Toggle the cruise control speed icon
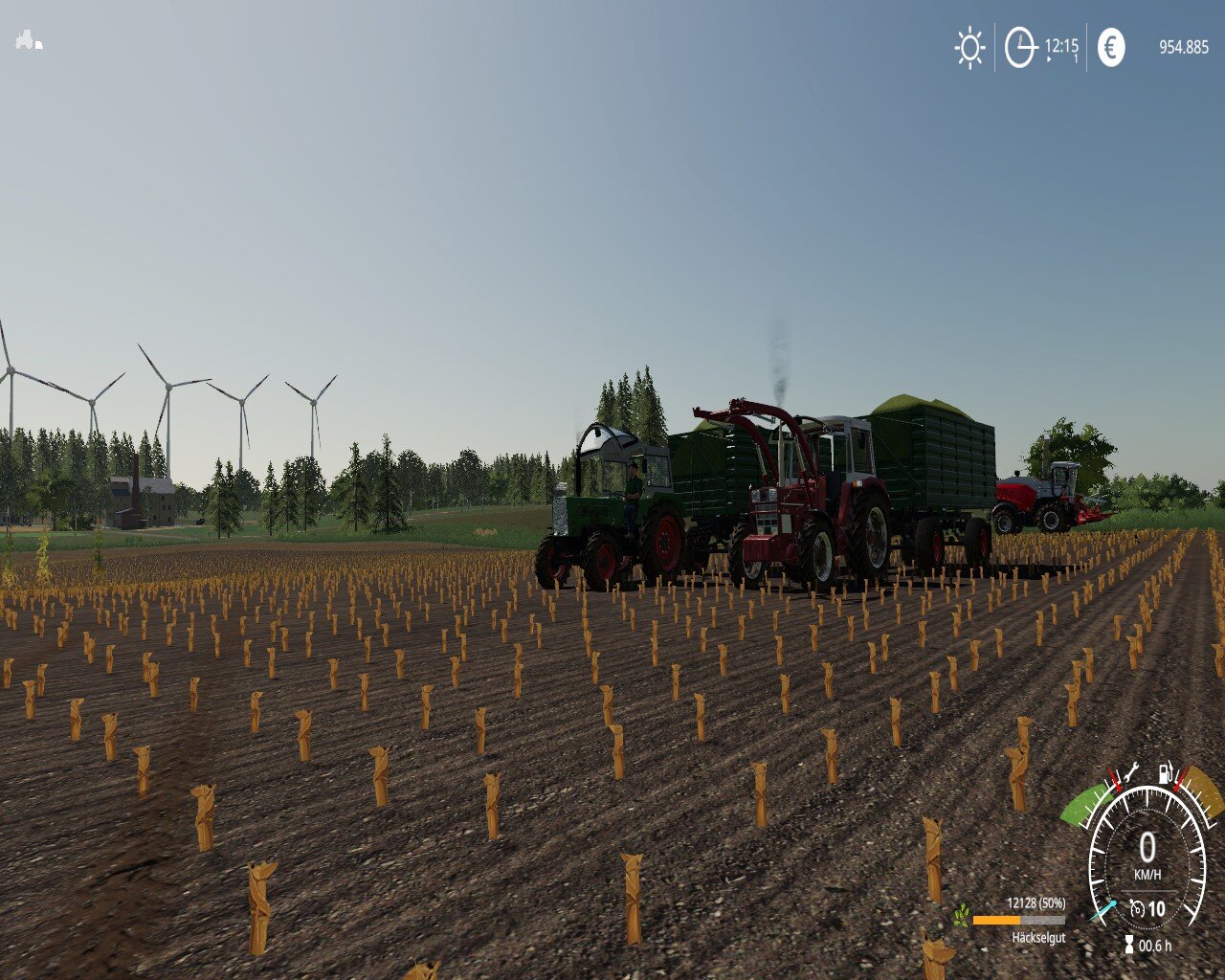 point(1138,908)
